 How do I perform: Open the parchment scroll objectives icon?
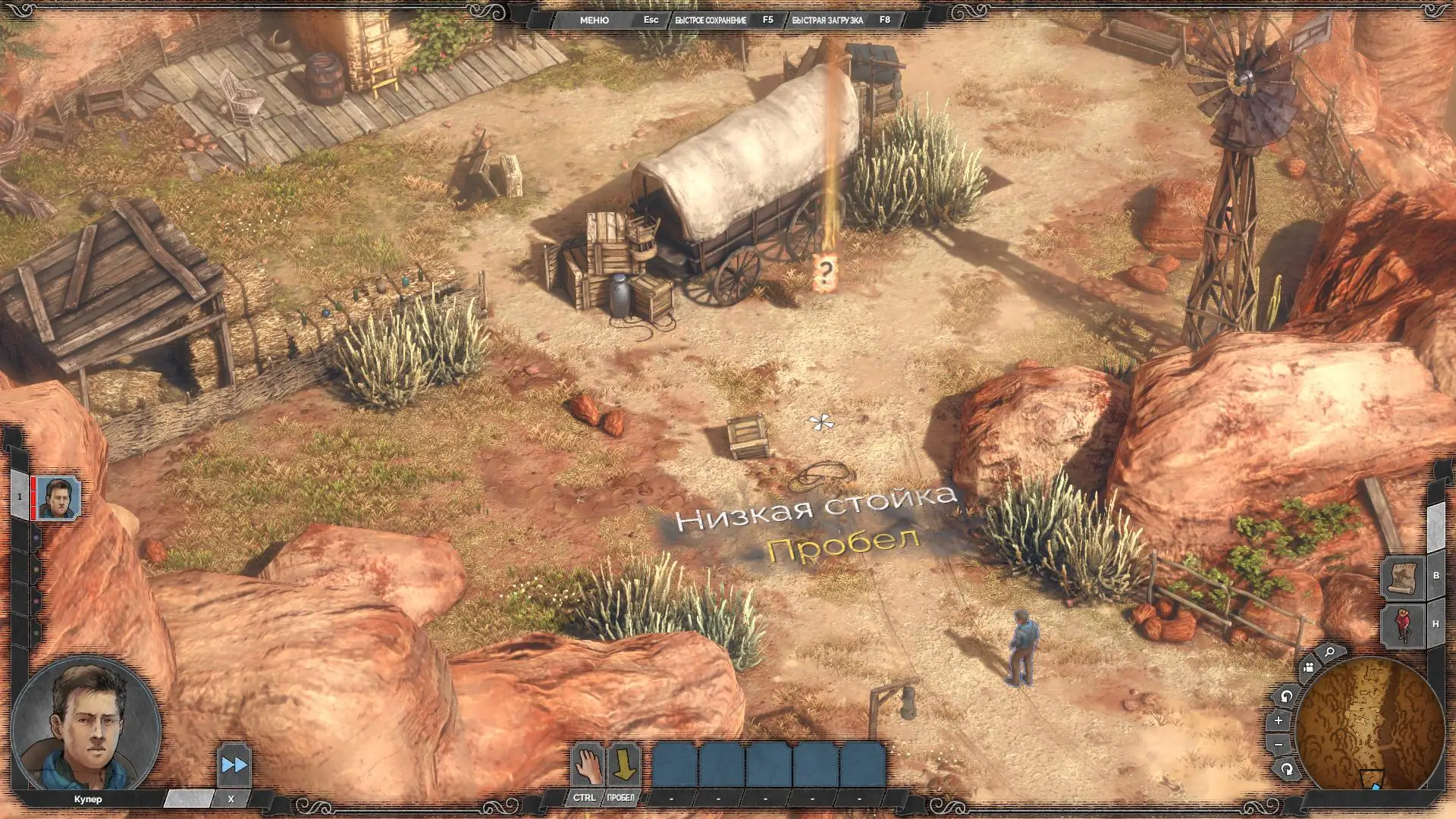(1402, 578)
